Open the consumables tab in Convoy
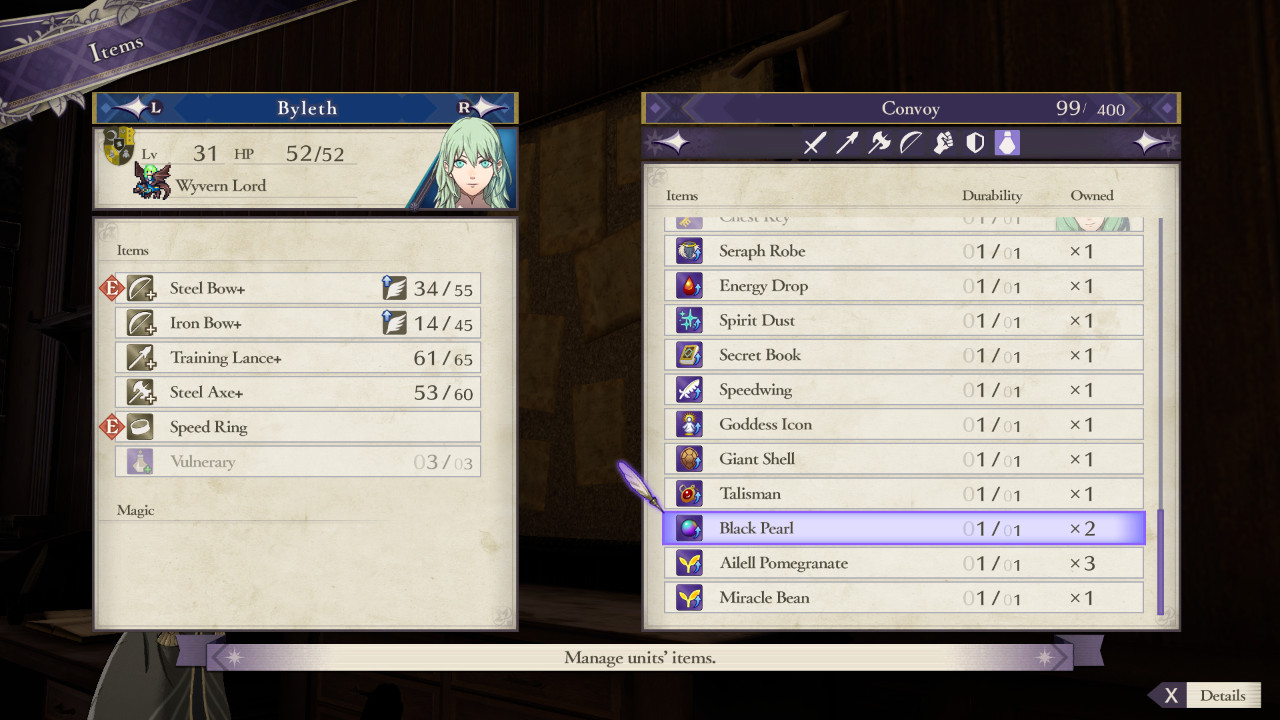The height and width of the screenshot is (720, 1280). point(1009,143)
